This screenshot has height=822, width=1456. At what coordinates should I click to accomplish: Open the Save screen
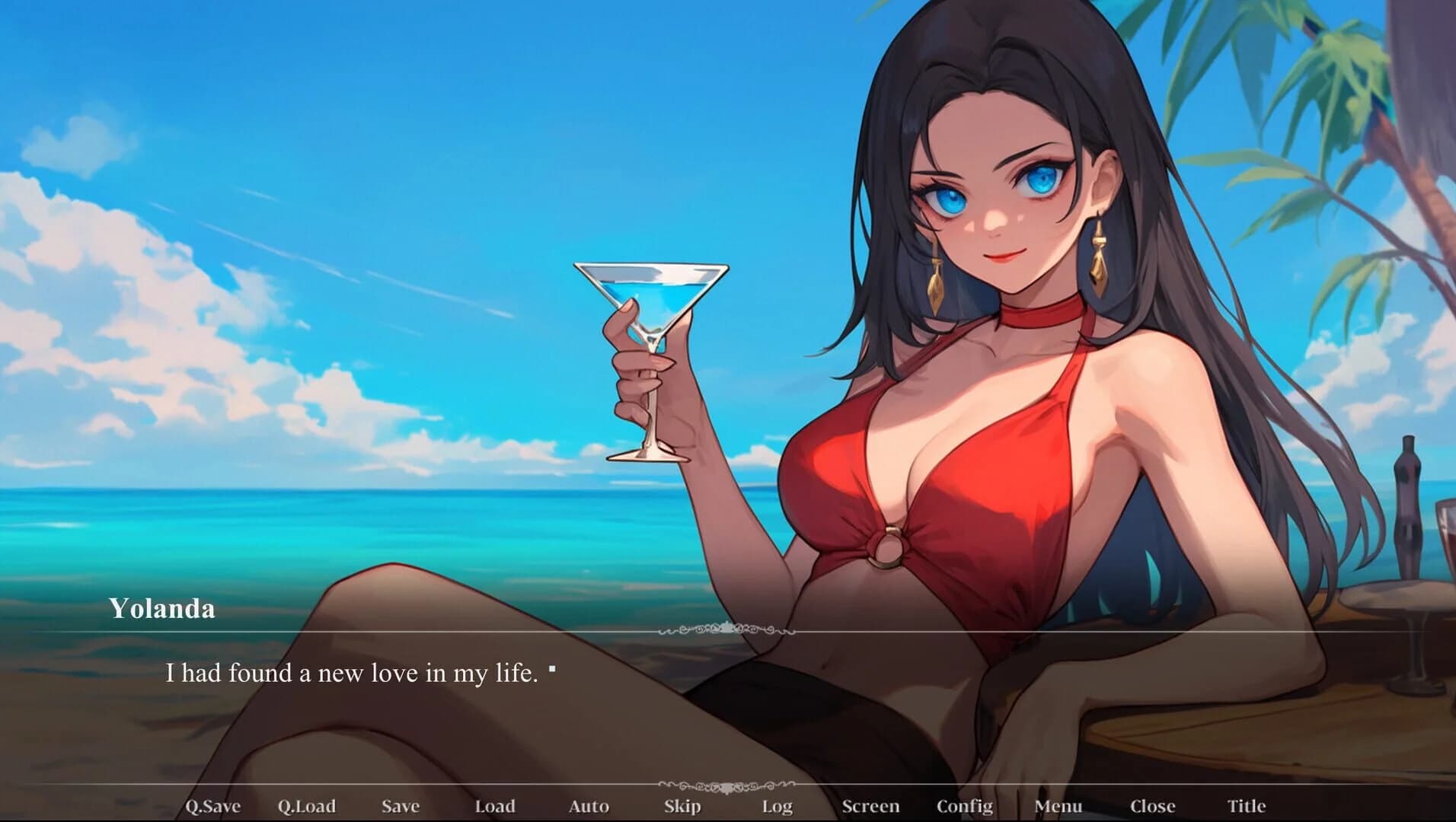[x=402, y=804]
